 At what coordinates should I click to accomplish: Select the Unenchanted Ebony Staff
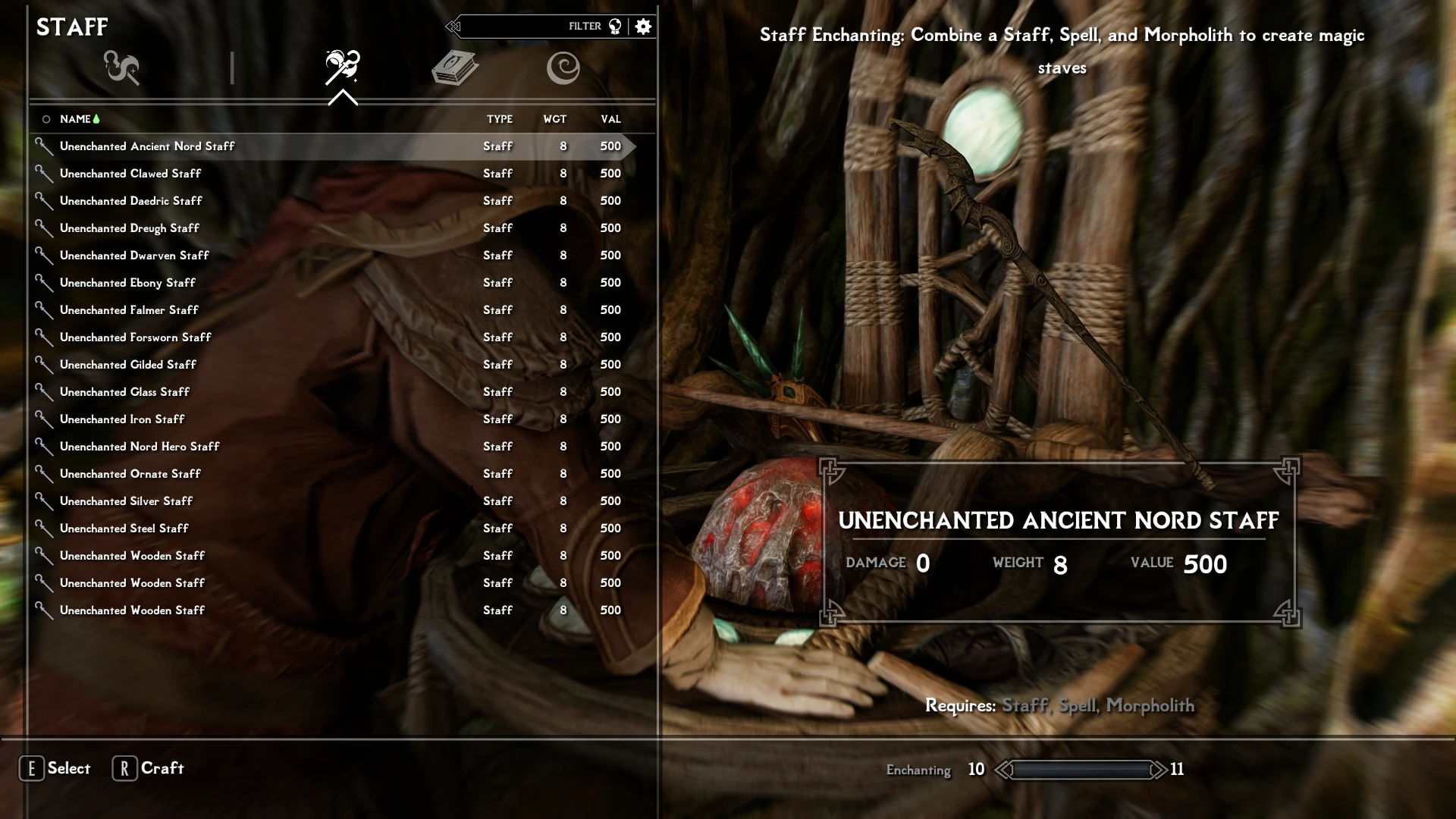[127, 283]
